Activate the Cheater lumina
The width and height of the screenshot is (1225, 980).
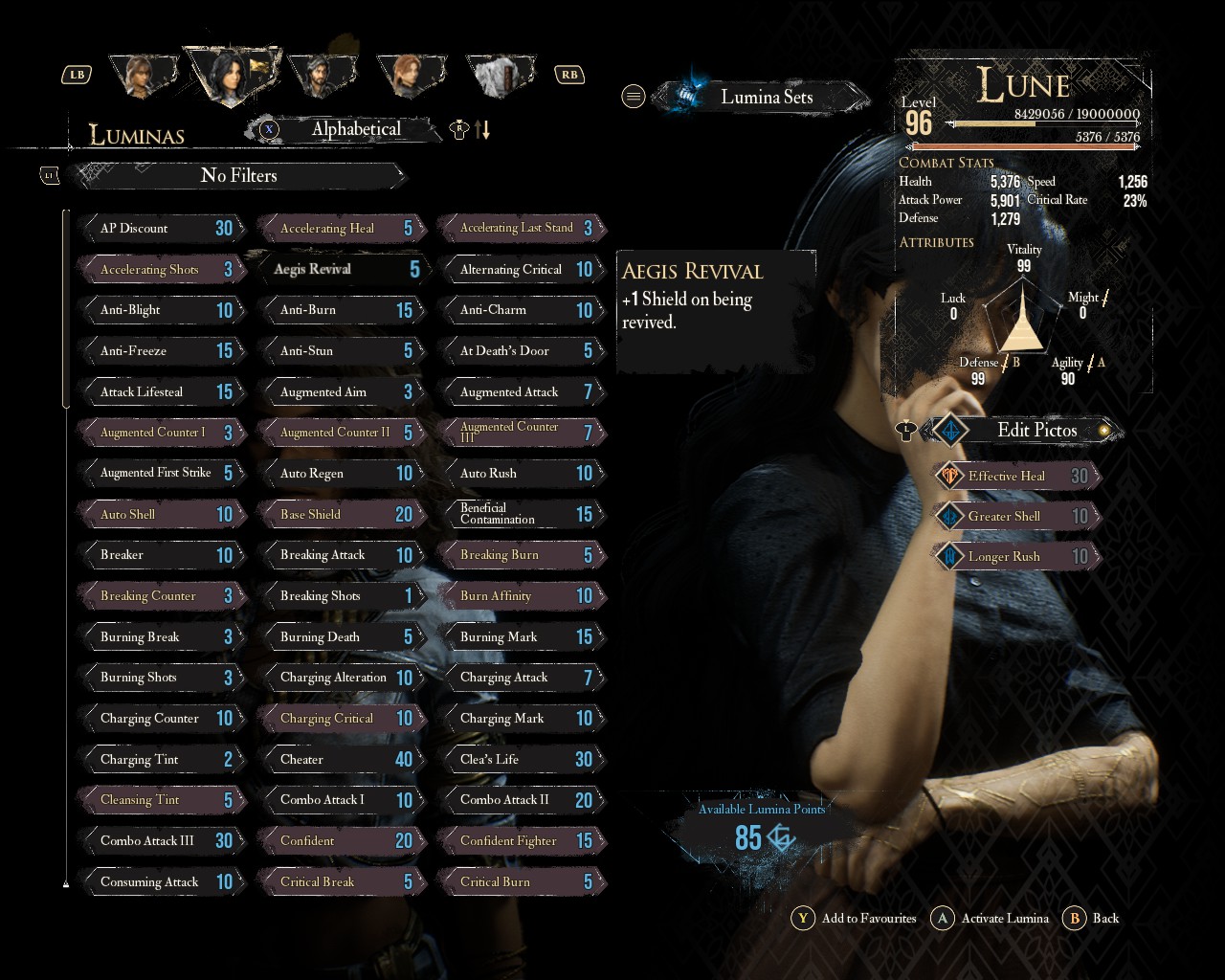pos(341,760)
